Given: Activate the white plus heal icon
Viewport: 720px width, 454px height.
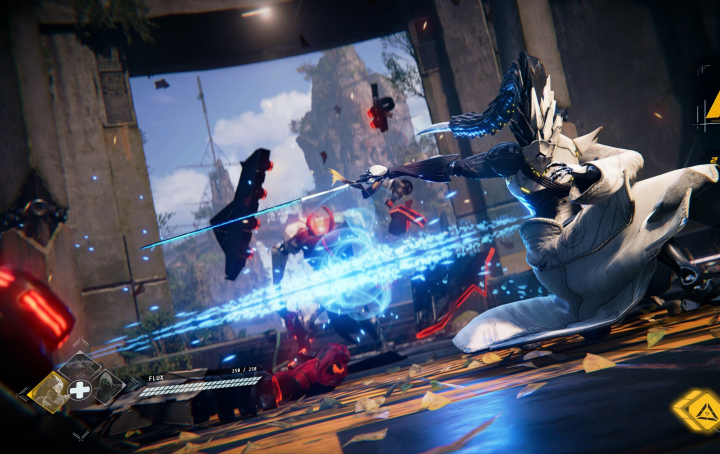Looking at the screenshot, I should 79,390.
